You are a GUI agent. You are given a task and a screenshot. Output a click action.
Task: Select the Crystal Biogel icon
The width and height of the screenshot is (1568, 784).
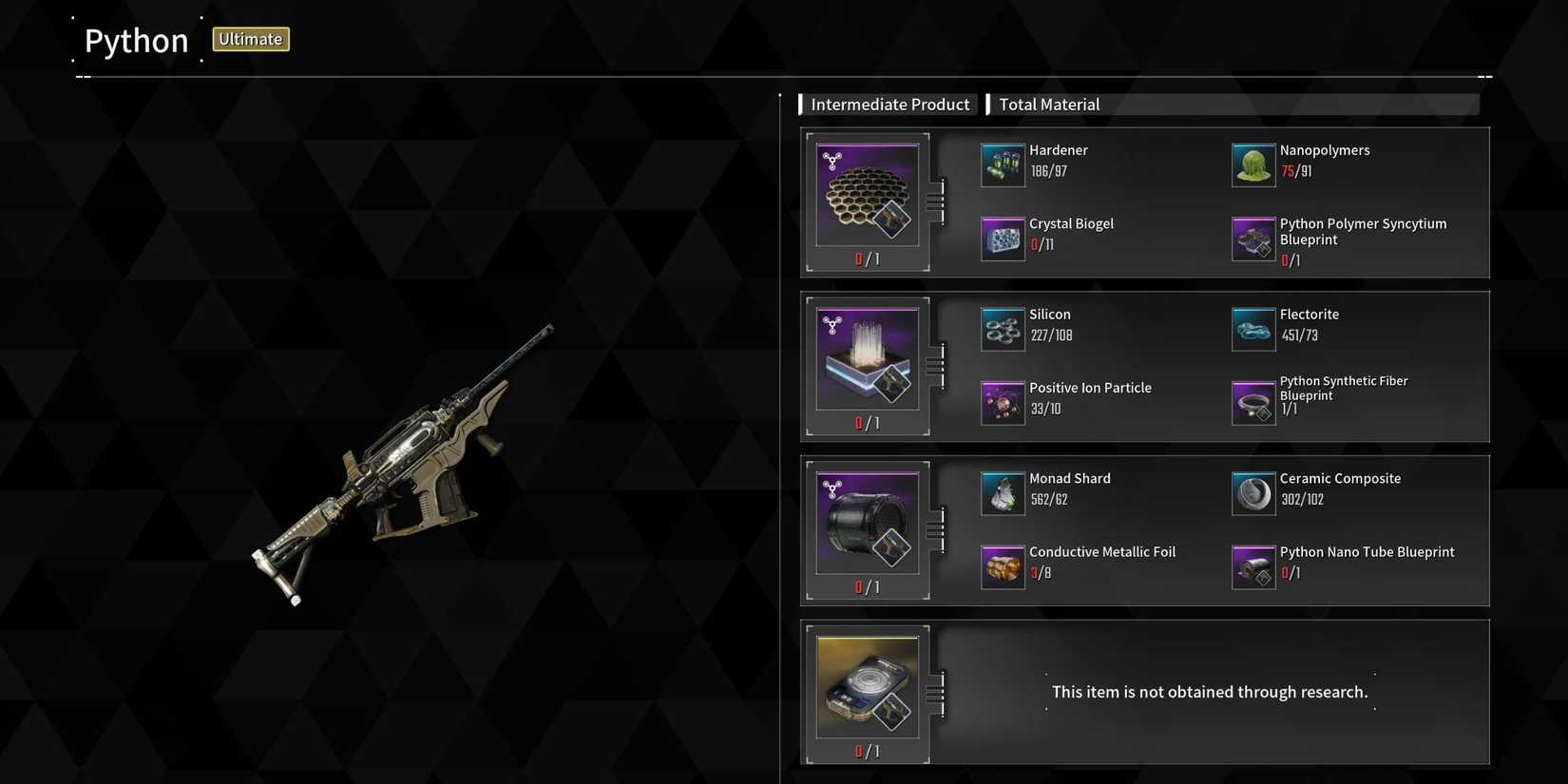pyautogui.click(x=1003, y=238)
